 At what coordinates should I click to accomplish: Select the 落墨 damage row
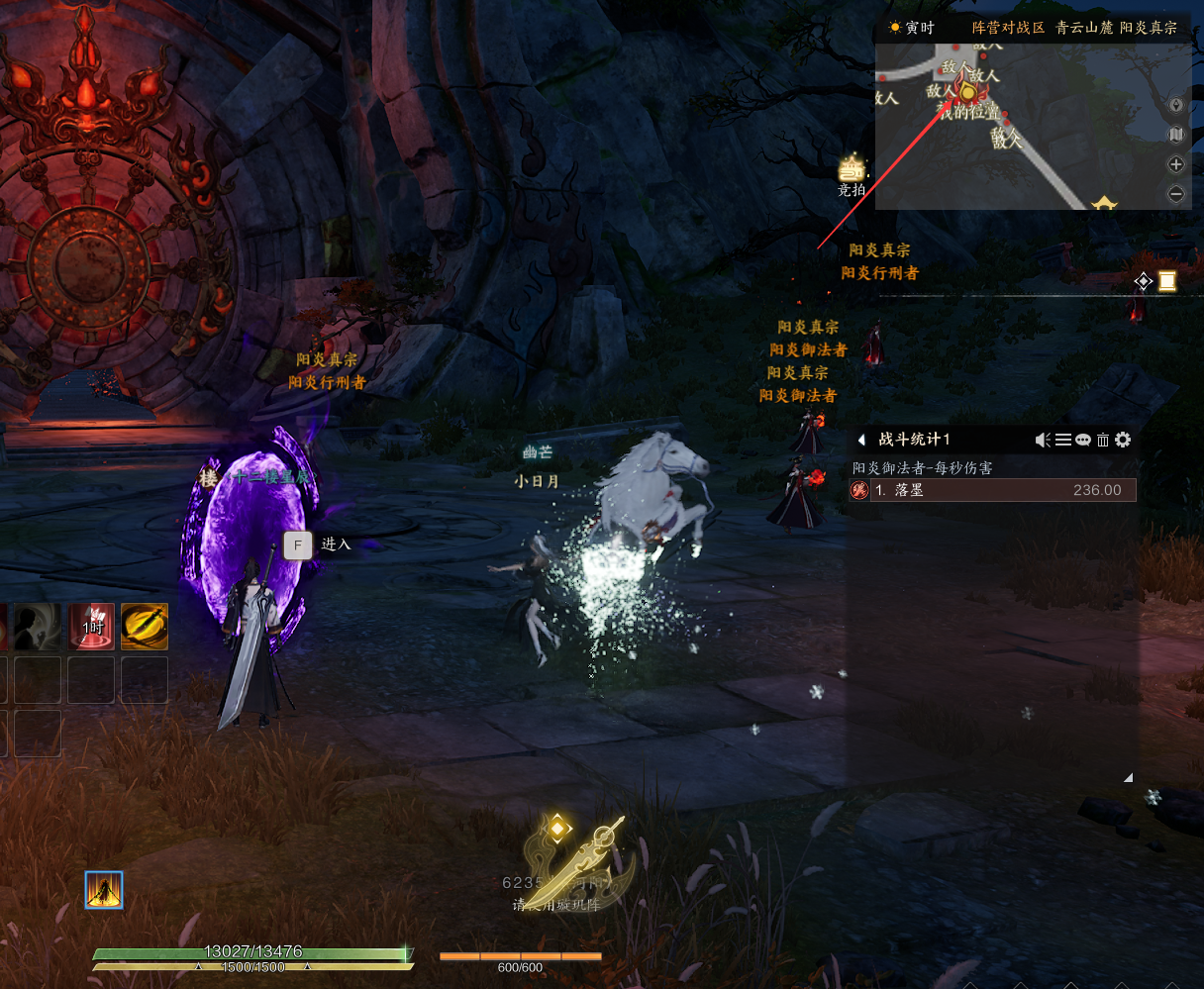[x=992, y=490]
